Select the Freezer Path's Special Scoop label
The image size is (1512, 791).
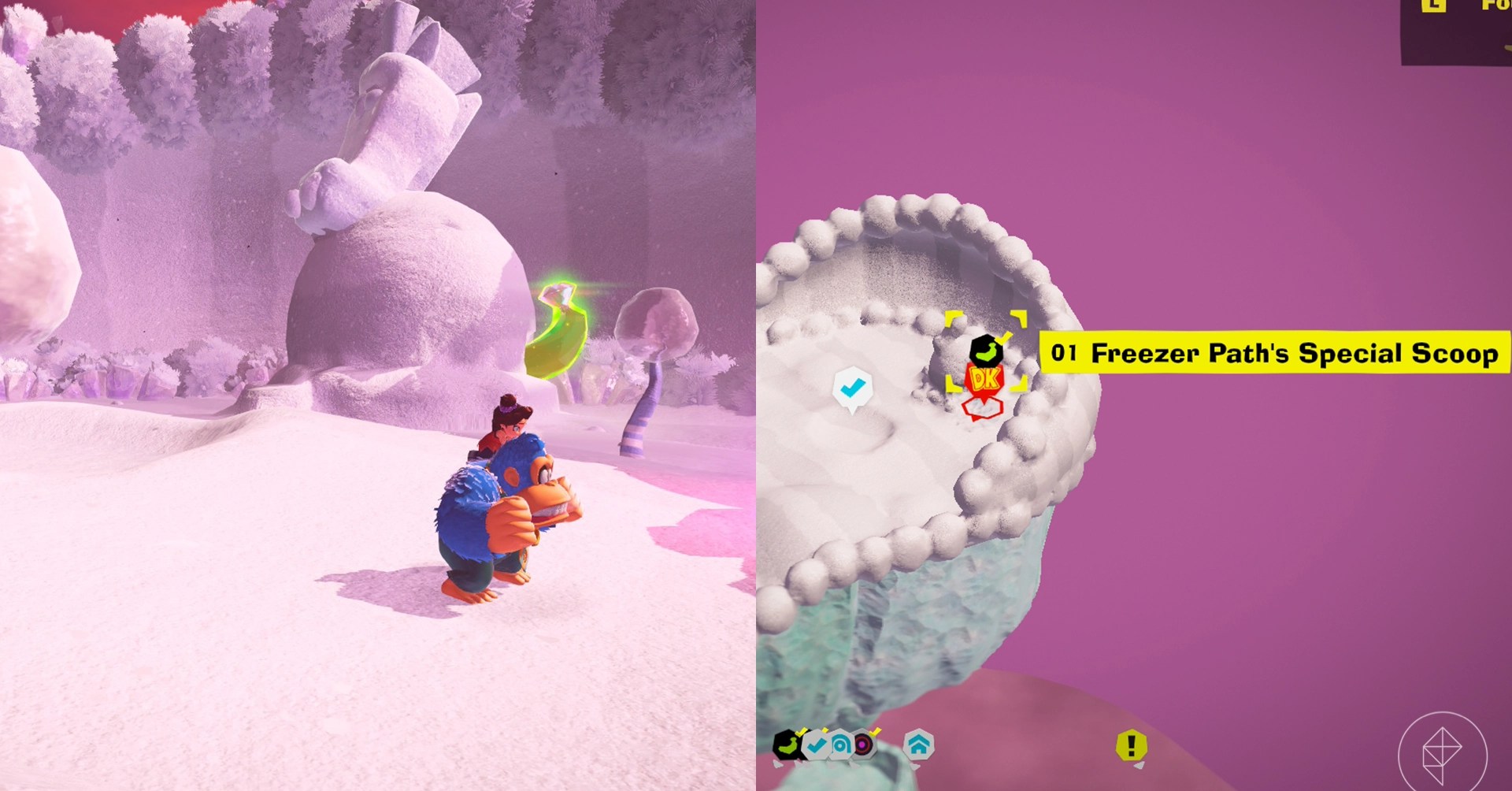pyautogui.click(x=1274, y=353)
